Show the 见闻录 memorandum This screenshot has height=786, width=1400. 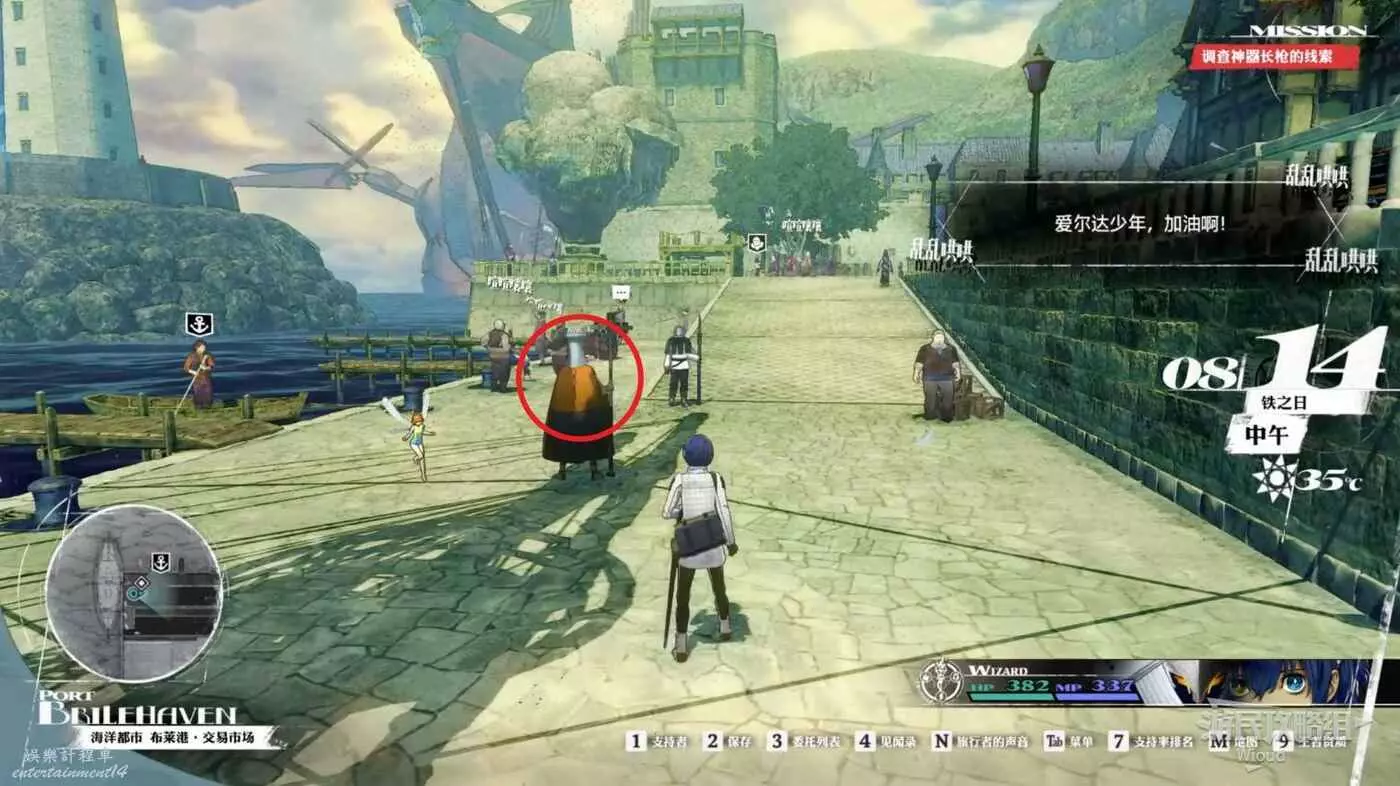(883, 741)
